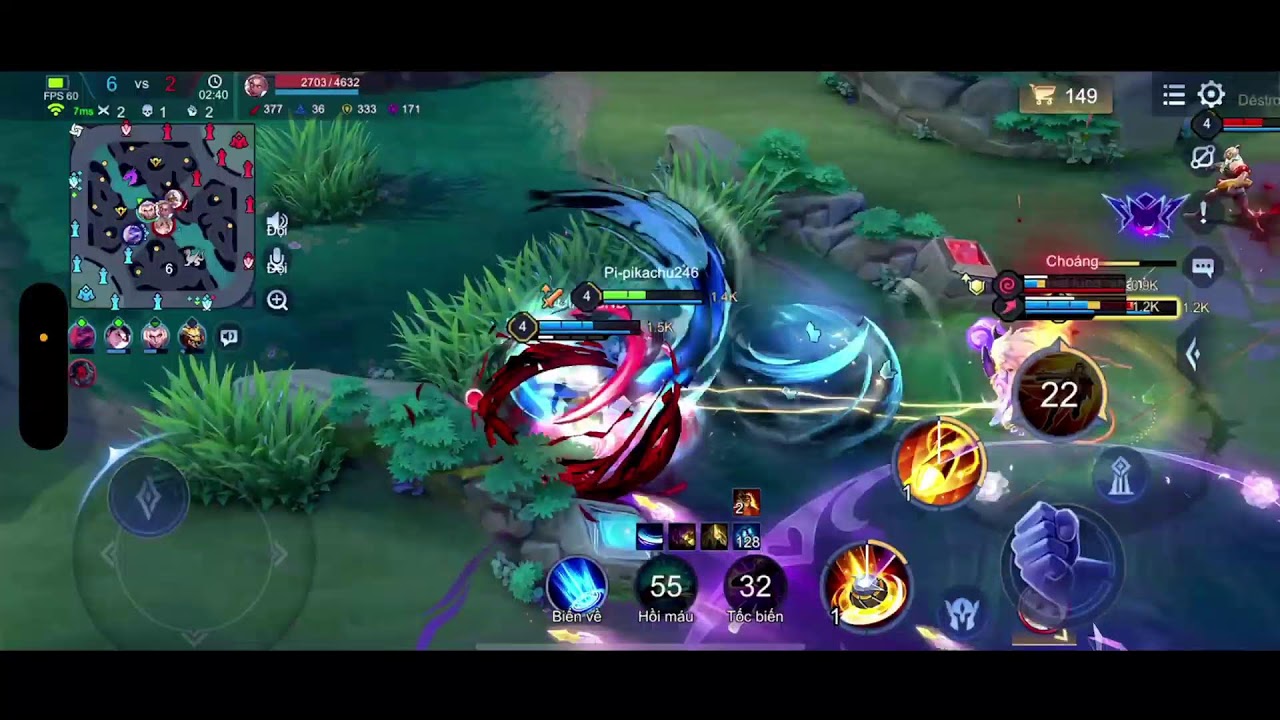Use the Hồi máu heal spell
This screenshot has width=1280, height=720.
pyautogui.click(x=666, y=587)
